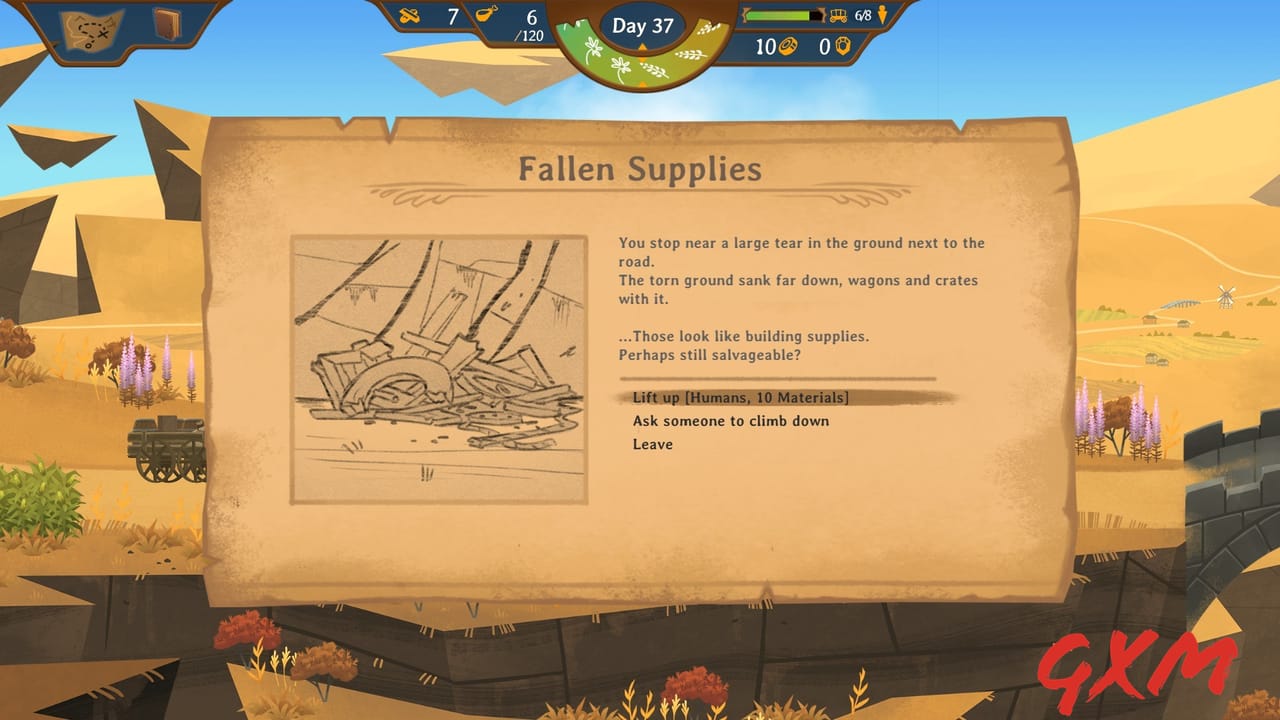Click the food count number 7
The width and height of the screenshot is (1280, 720).
tap(454, 16)
